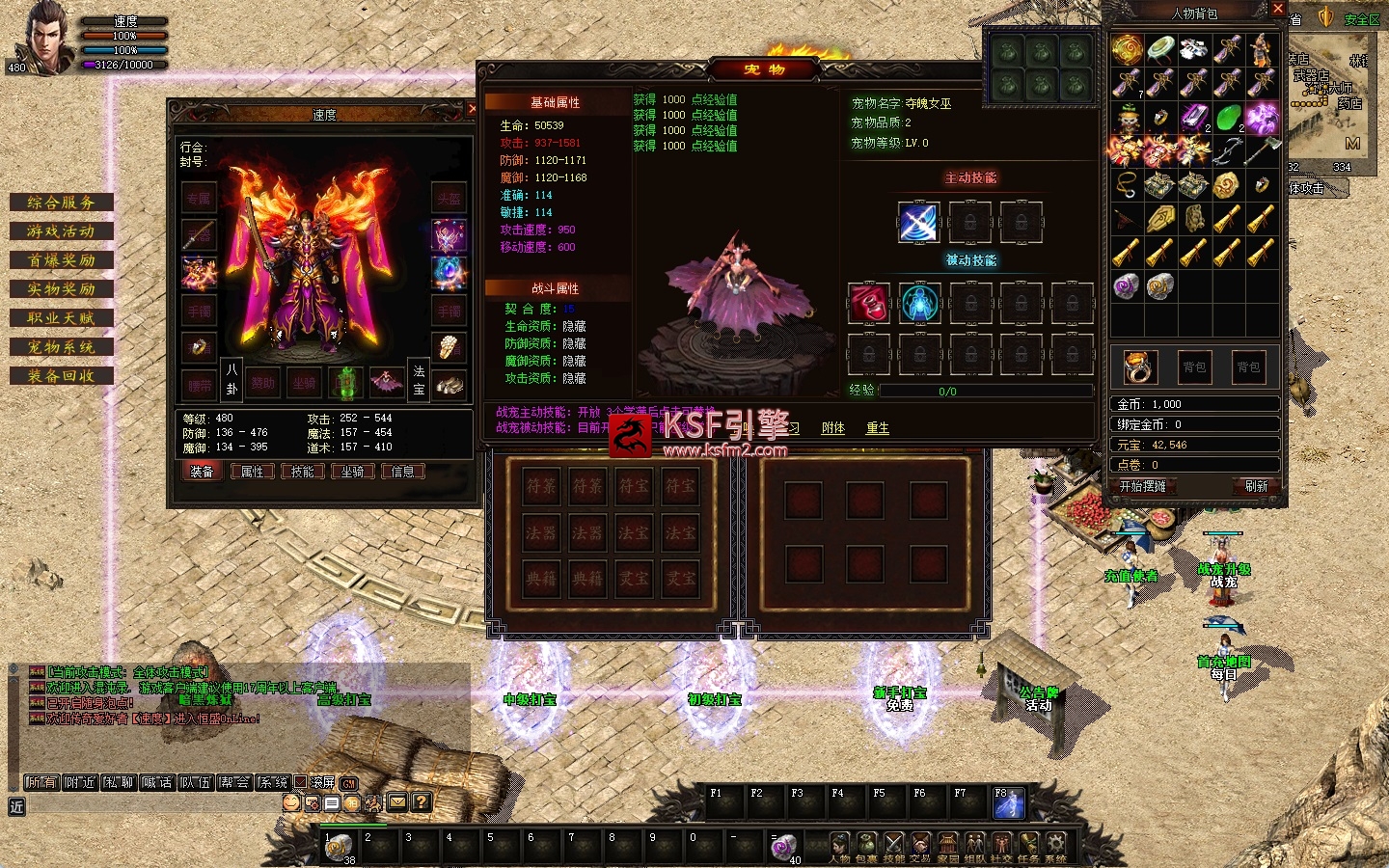
Task: Open the 职业天赋 class talent menu
Action: click(61, 318)
